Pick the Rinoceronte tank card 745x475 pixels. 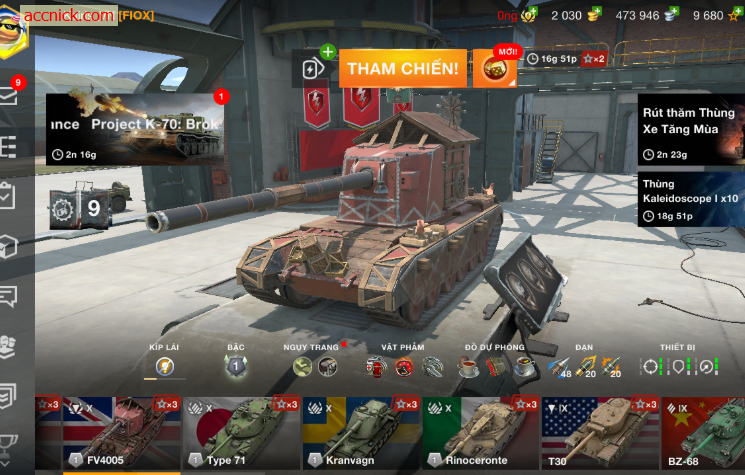click(481, 433)
